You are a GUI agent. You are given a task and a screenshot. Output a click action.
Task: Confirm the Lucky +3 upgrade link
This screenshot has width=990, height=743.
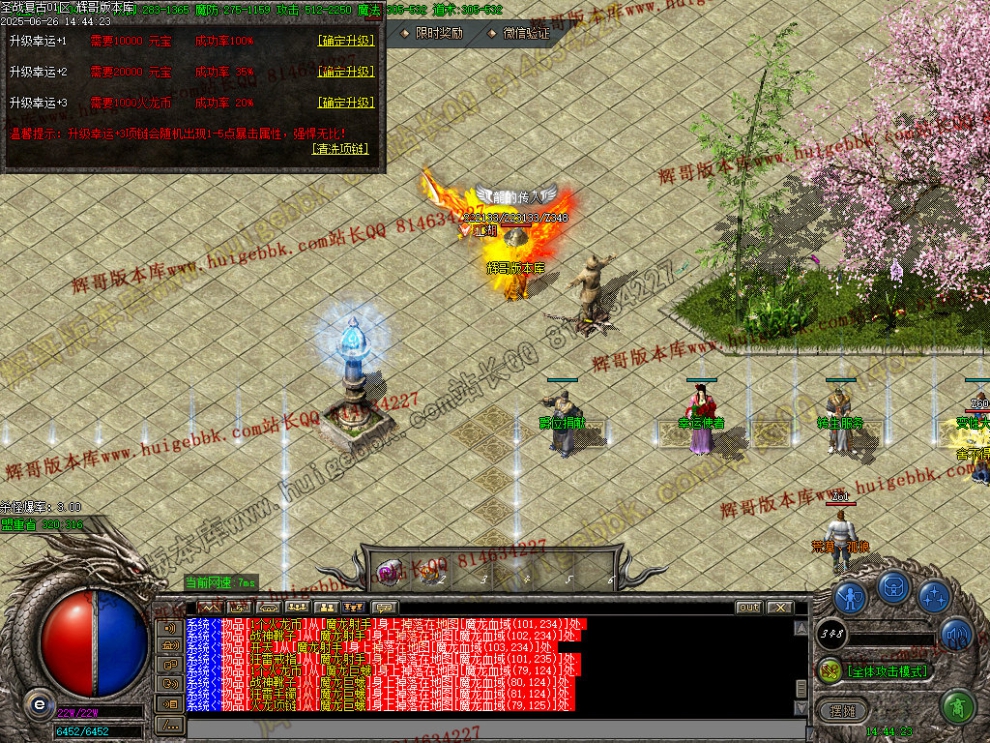346,102
